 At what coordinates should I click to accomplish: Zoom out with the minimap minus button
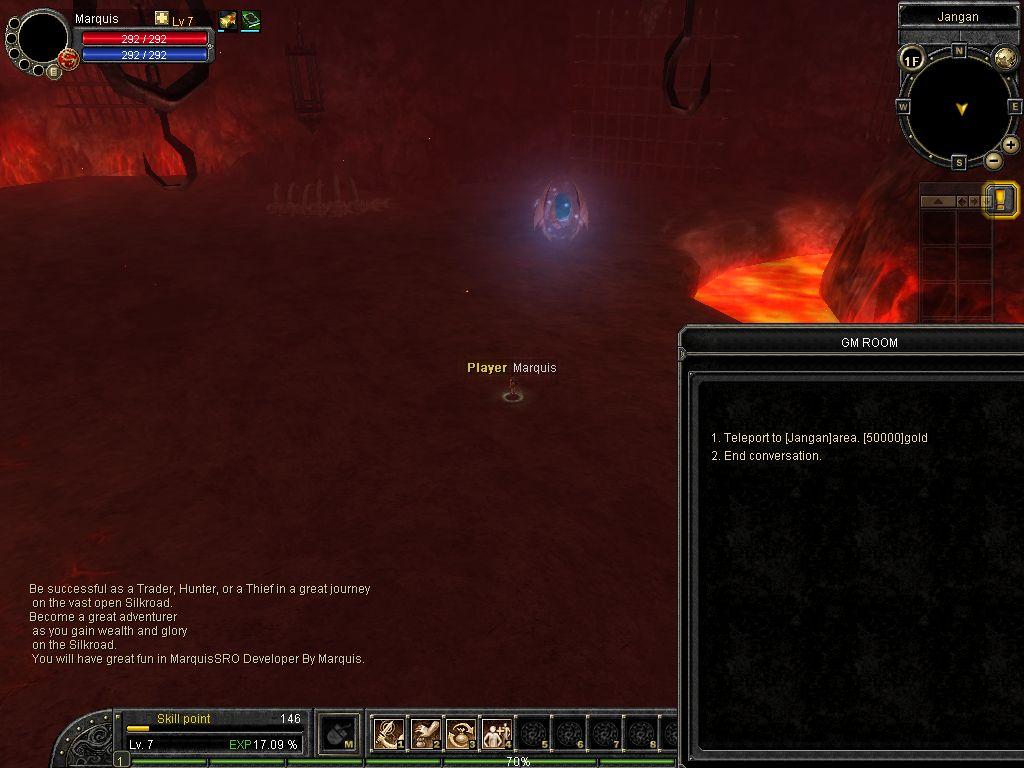click(993, 160)
